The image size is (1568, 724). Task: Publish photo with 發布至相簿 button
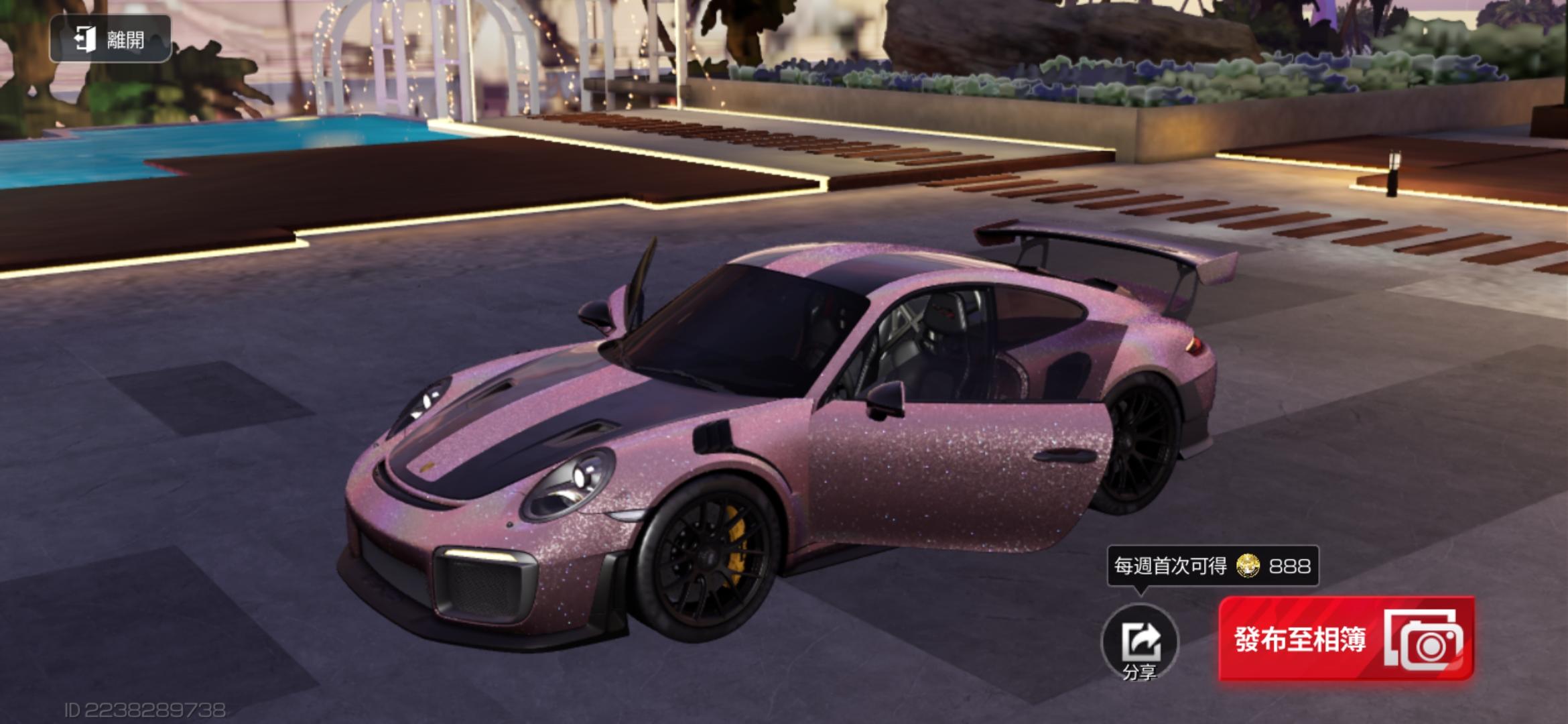tap(1346, 640)
